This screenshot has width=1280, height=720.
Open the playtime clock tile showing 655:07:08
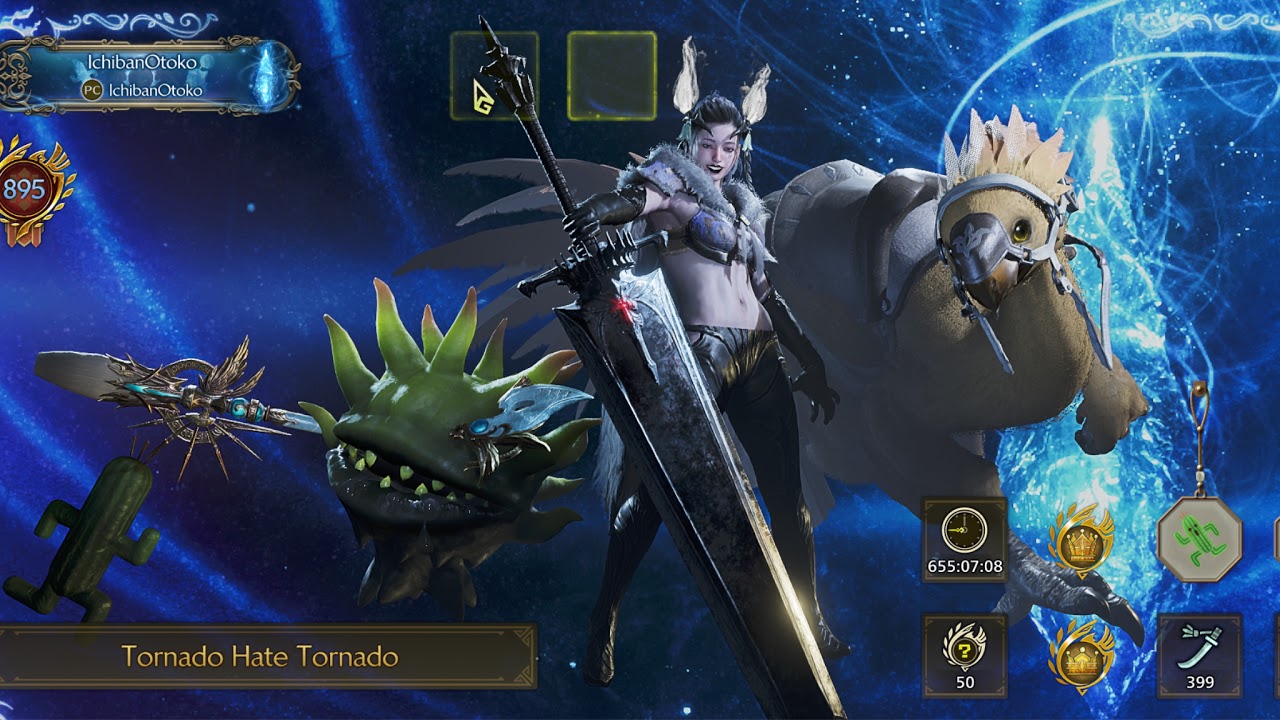tap(964, 541)
